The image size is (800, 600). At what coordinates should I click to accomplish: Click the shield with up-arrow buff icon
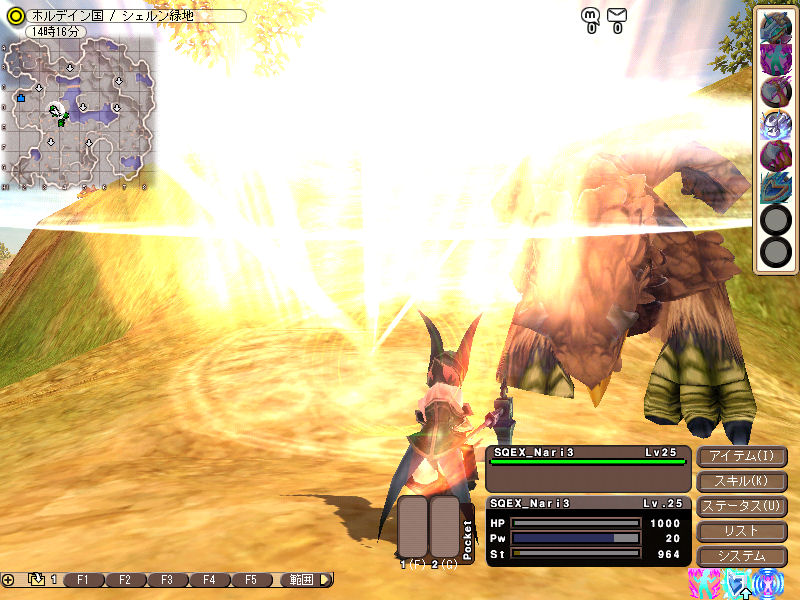pos(738,584)
